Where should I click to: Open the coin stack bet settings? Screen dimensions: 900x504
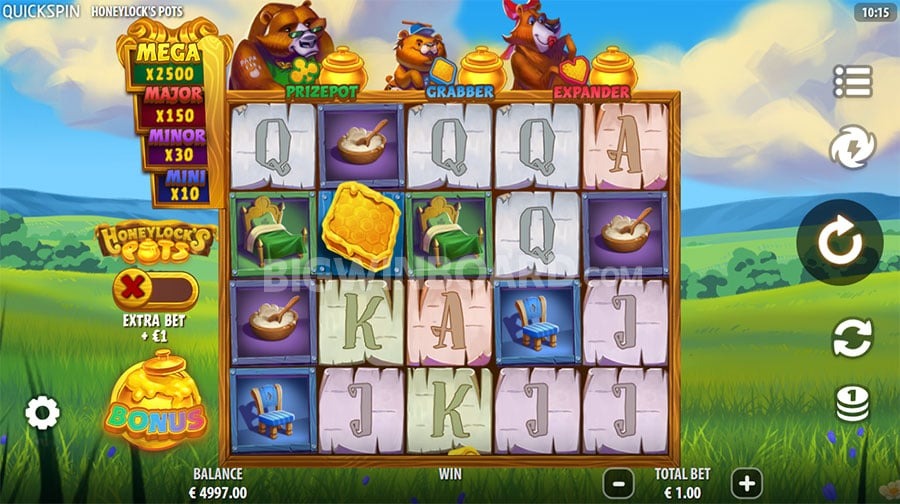click(x=852, y=404)
